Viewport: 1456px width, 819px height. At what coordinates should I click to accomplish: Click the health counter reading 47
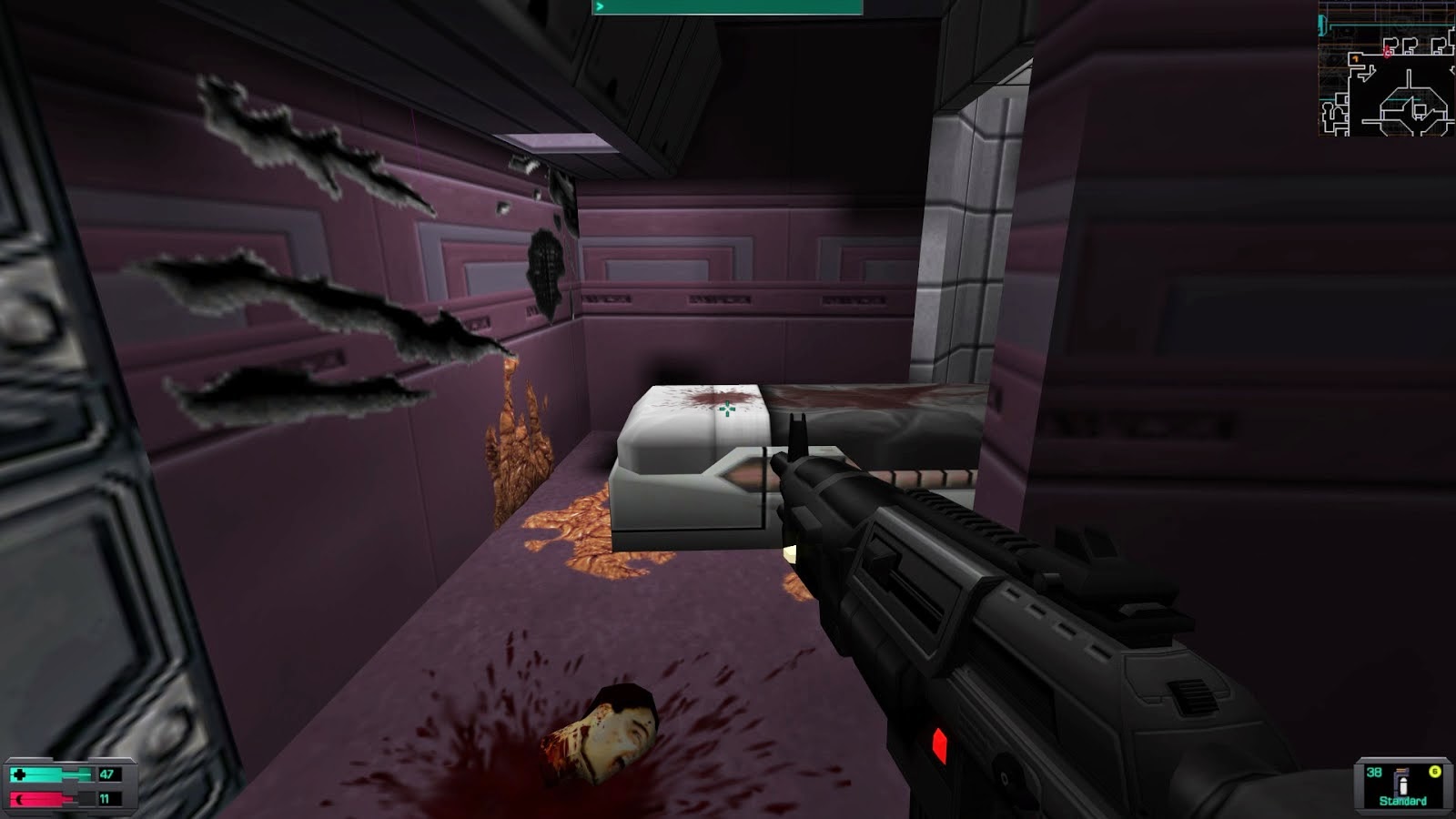(x=106, y=773)
